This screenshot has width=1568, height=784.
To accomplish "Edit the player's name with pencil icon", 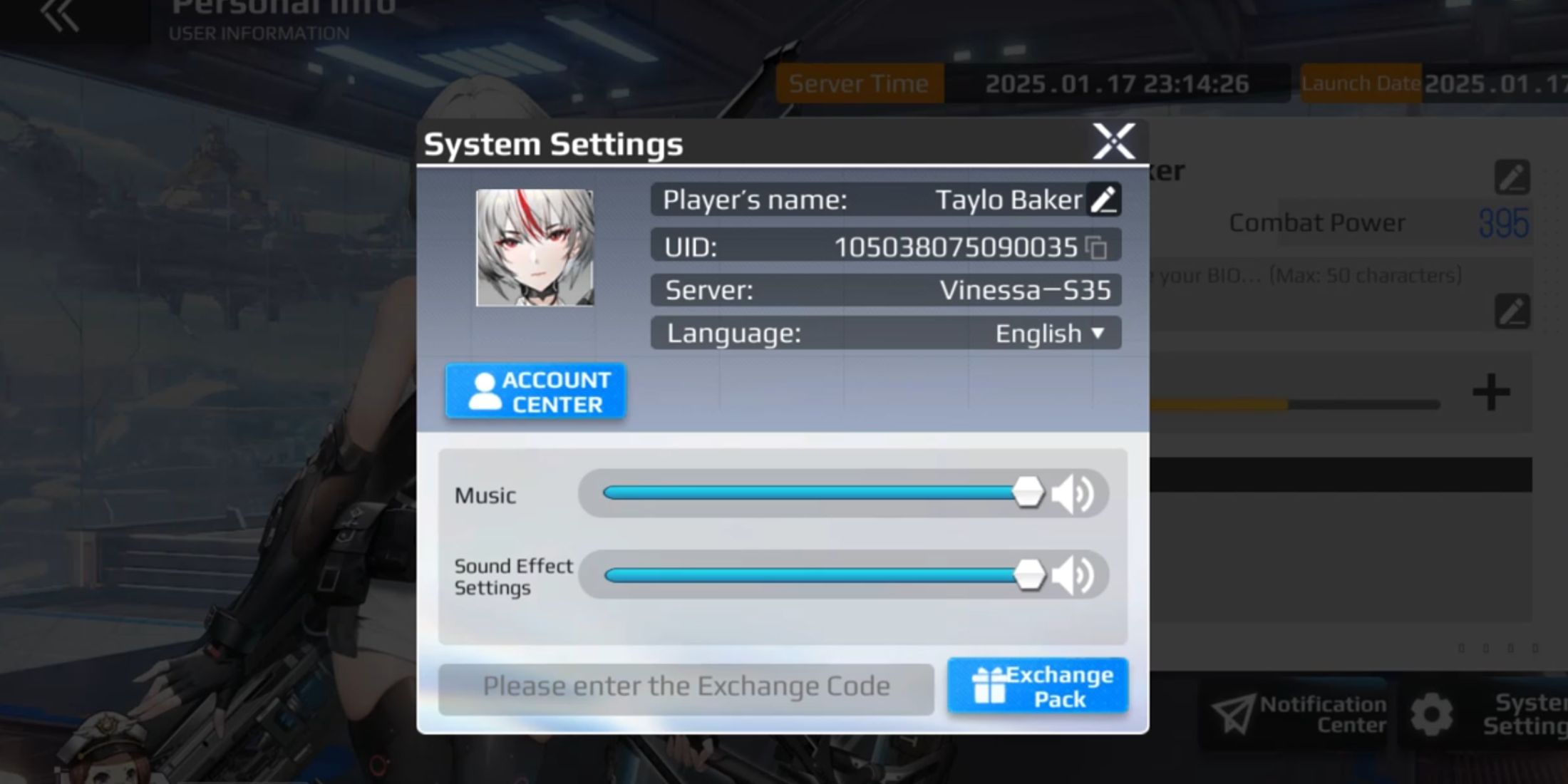I will 1105,200.
